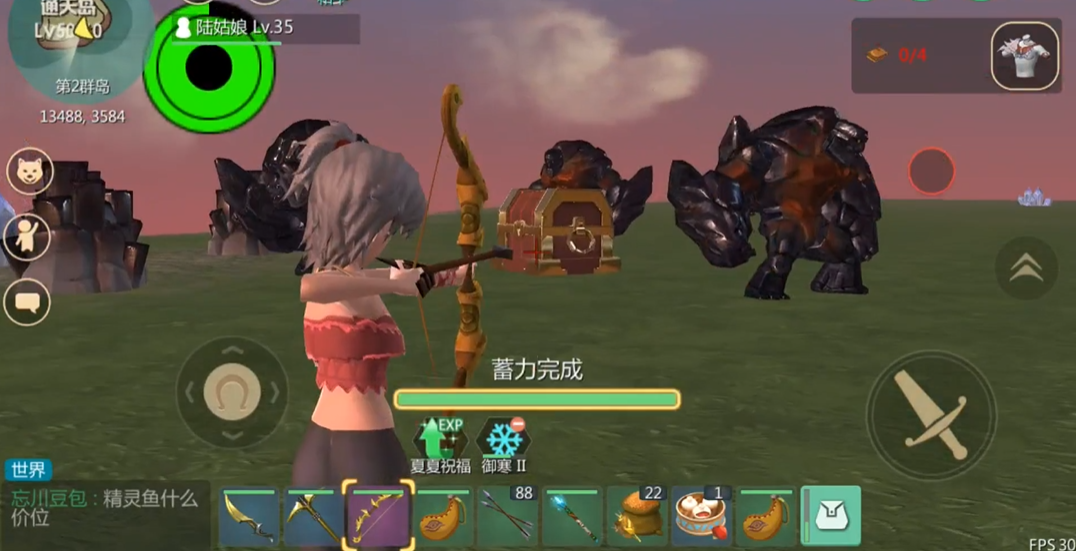Image resolution: width=1076 pixels, height=551 pixels.
Task: Select the highlighted golden bow slot
Action: click(x=378, y=516)
